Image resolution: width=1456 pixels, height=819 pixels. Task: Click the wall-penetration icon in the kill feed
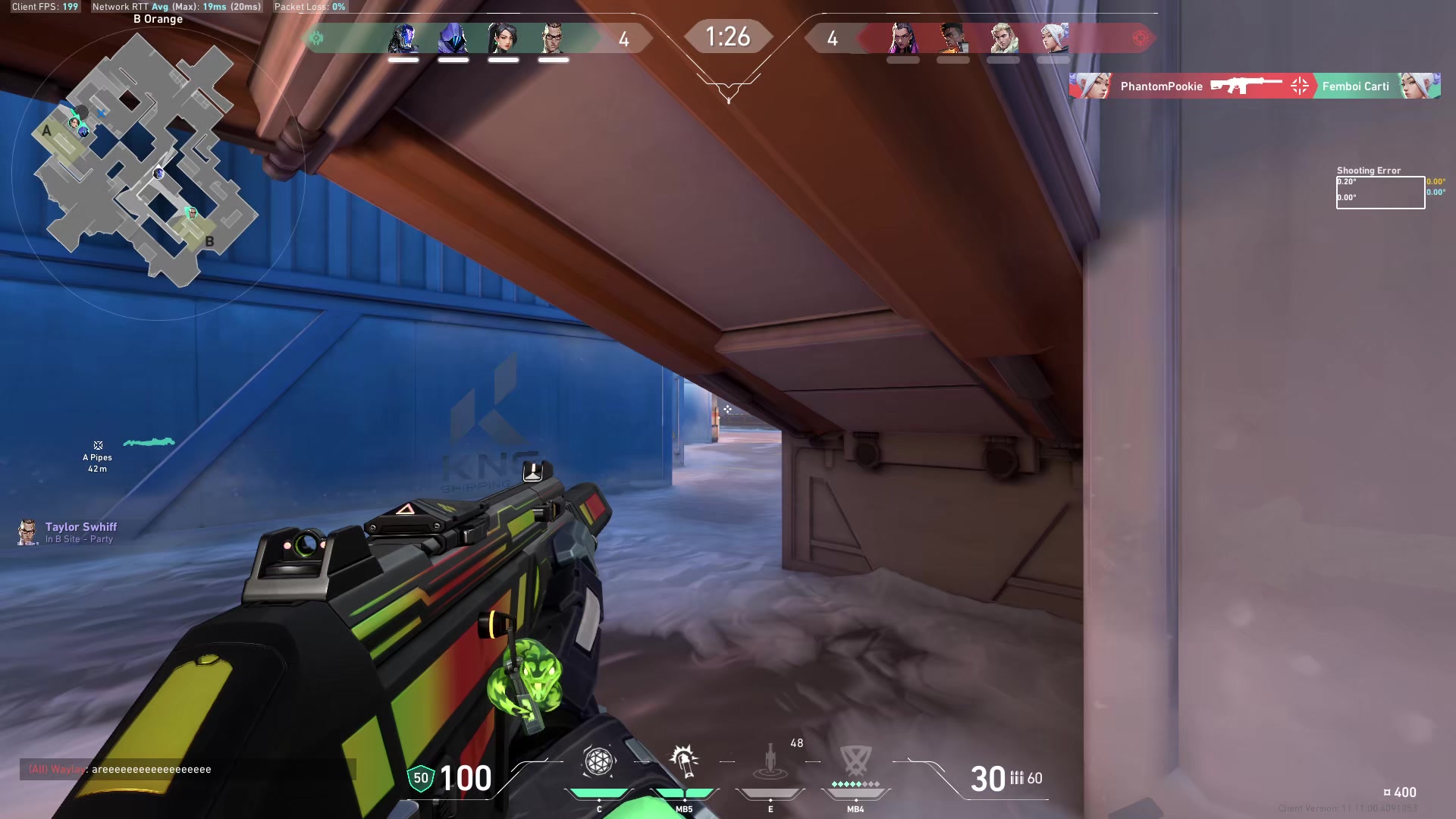pyautogui.click(x=1298, y=86)
